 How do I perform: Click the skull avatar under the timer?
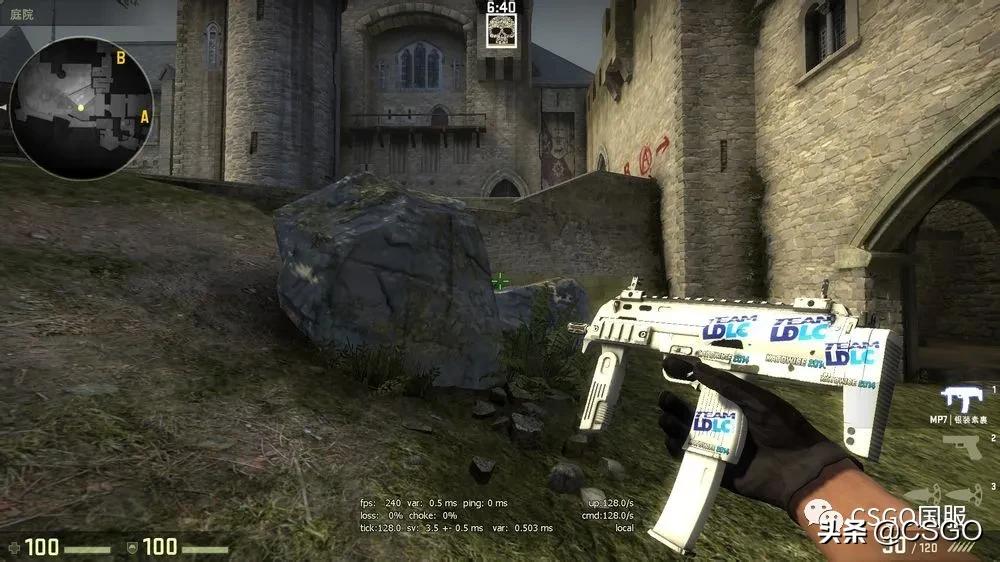(x=501, y=32)
